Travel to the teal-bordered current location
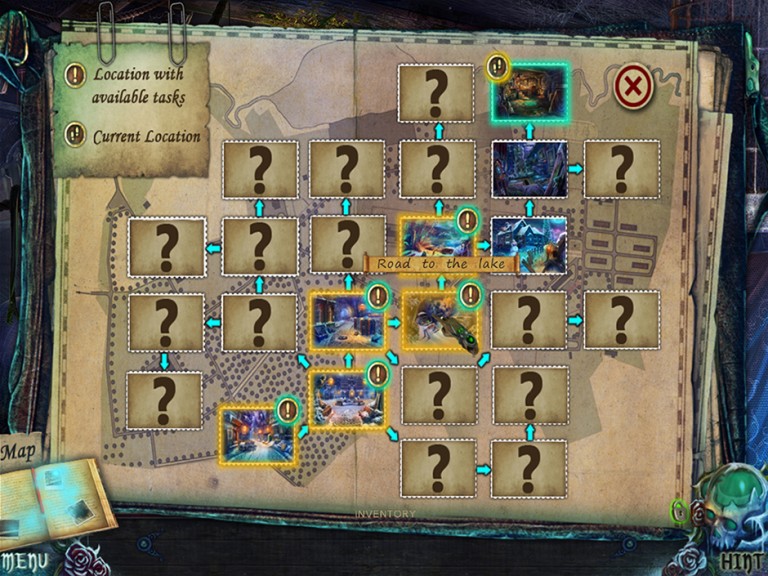This screenshot has width=768, height=576. pyautogui.click(x=529, y=94)
